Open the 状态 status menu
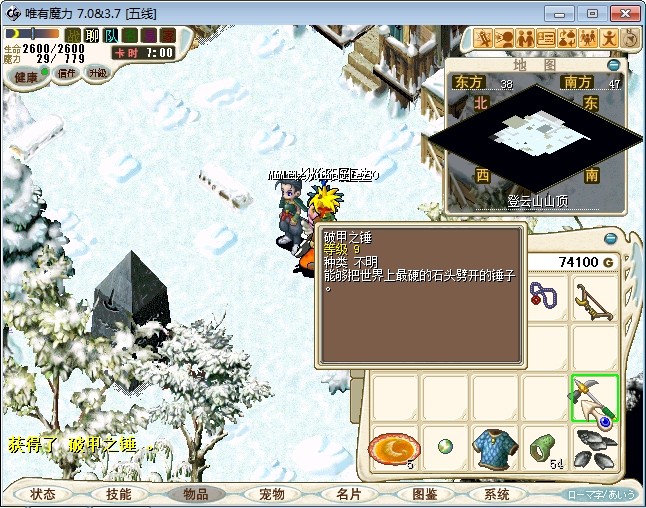The image size is (646, 508). coord(43,494)
